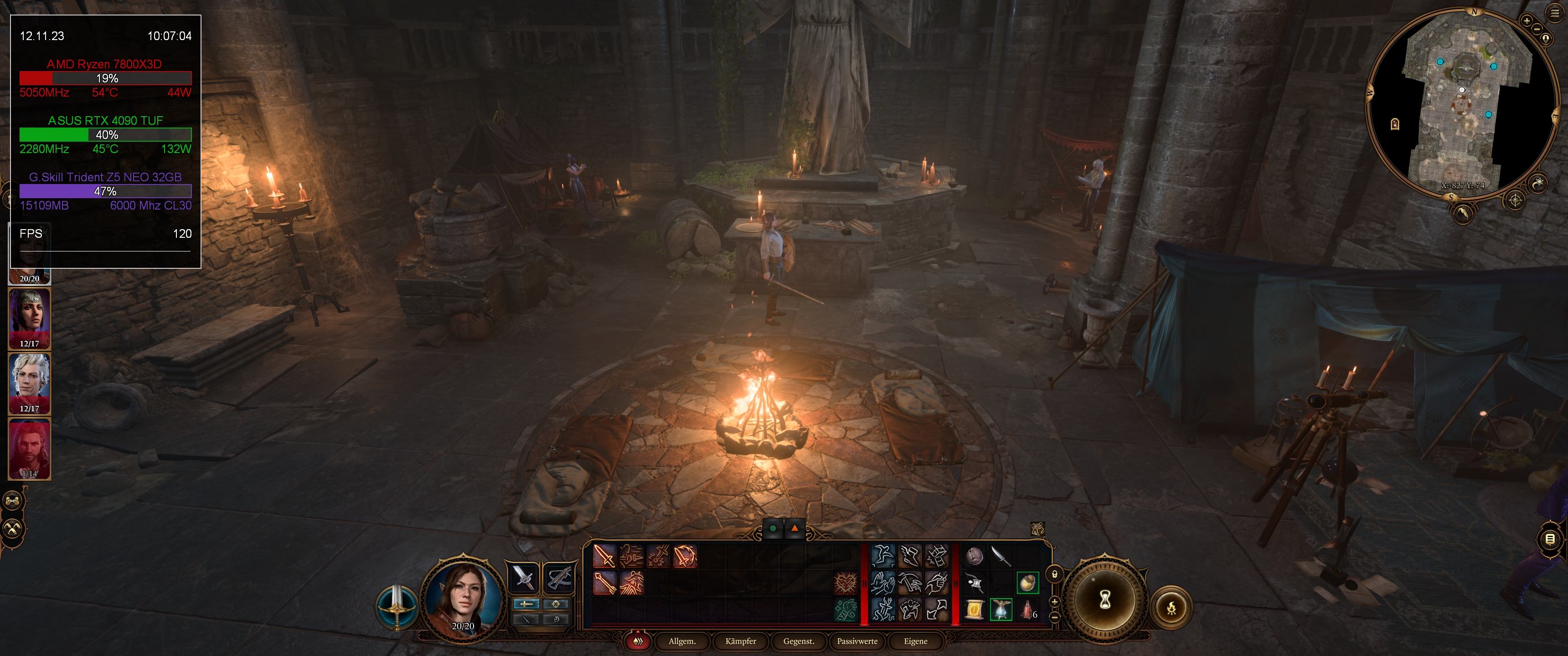Image resolution: width=1568 pixels, height=656 pixels.
Task: Click the campfire rest button
Action: (1171, 607)
